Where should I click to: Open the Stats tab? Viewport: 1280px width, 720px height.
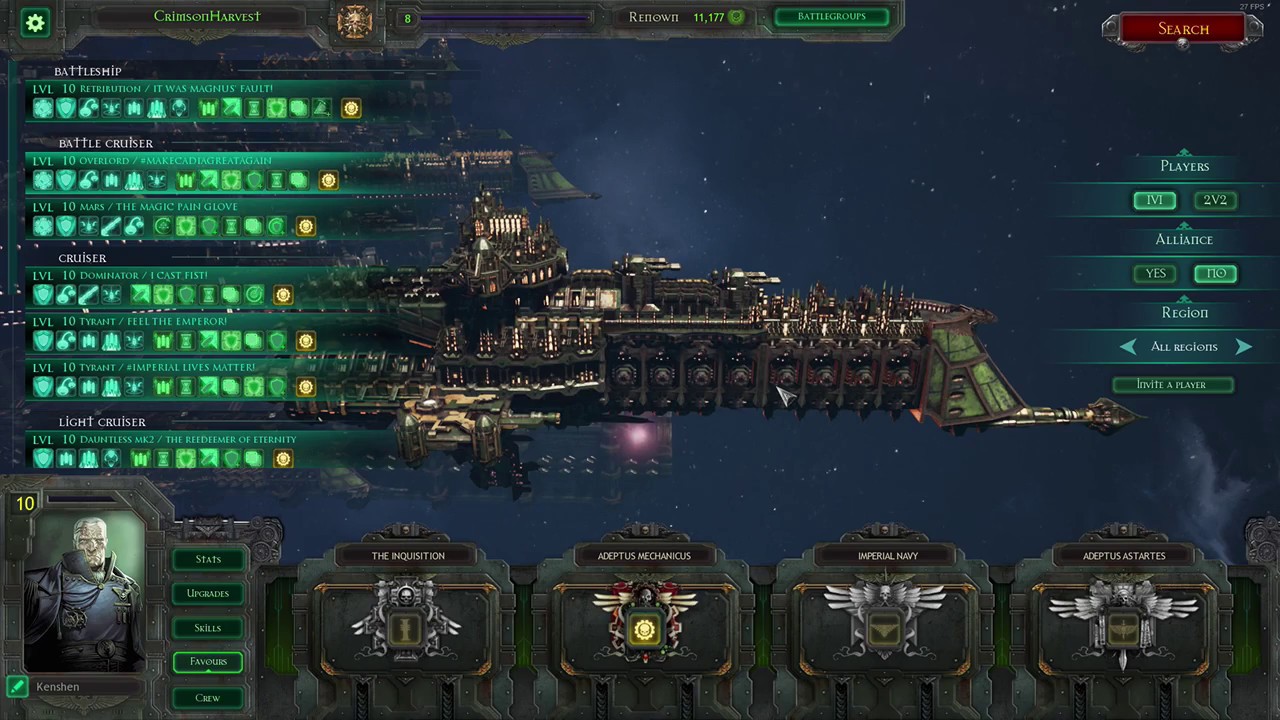pos(208,559)
